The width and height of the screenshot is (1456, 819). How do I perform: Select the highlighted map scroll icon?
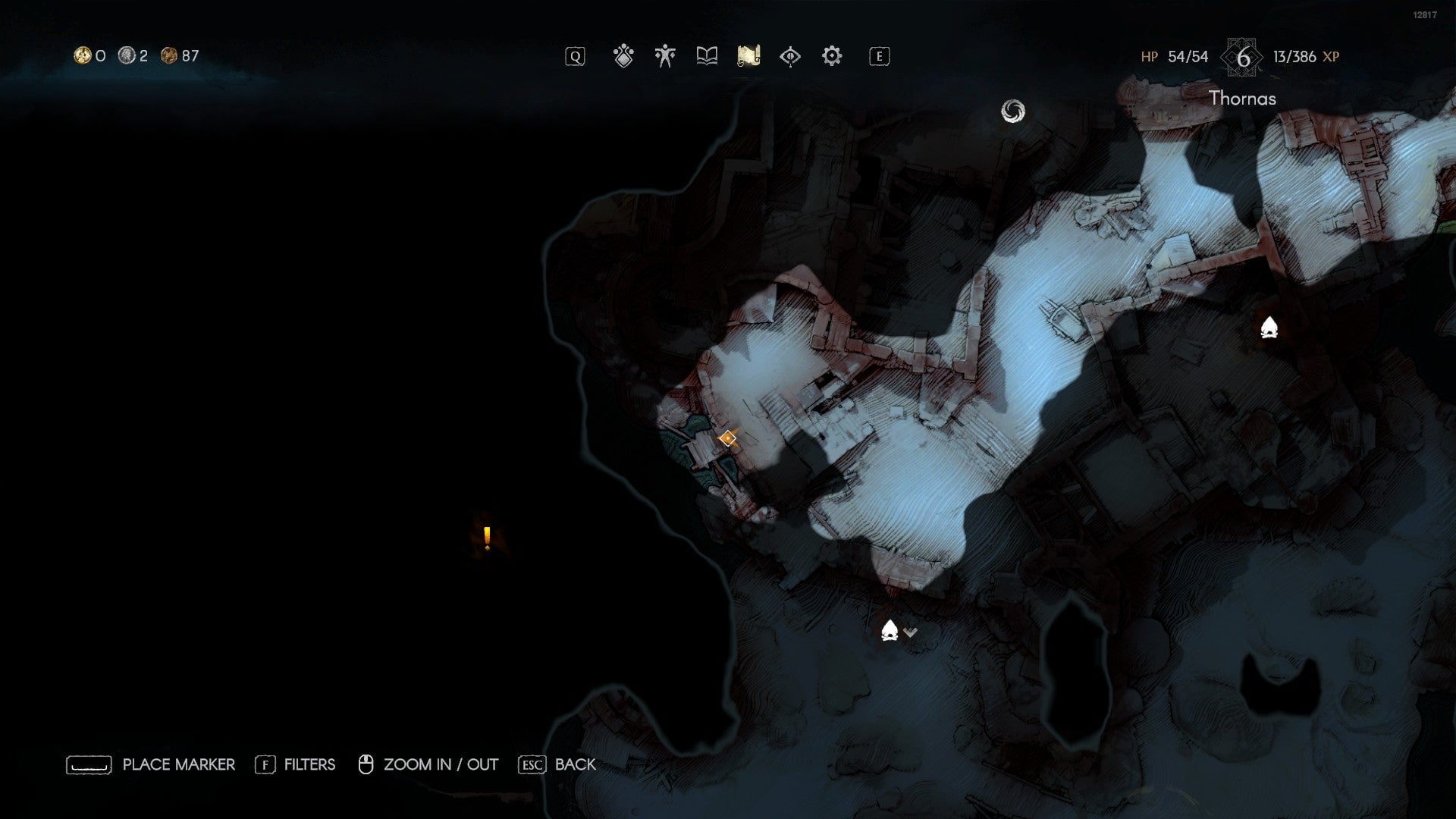click(x=748, y=55)
